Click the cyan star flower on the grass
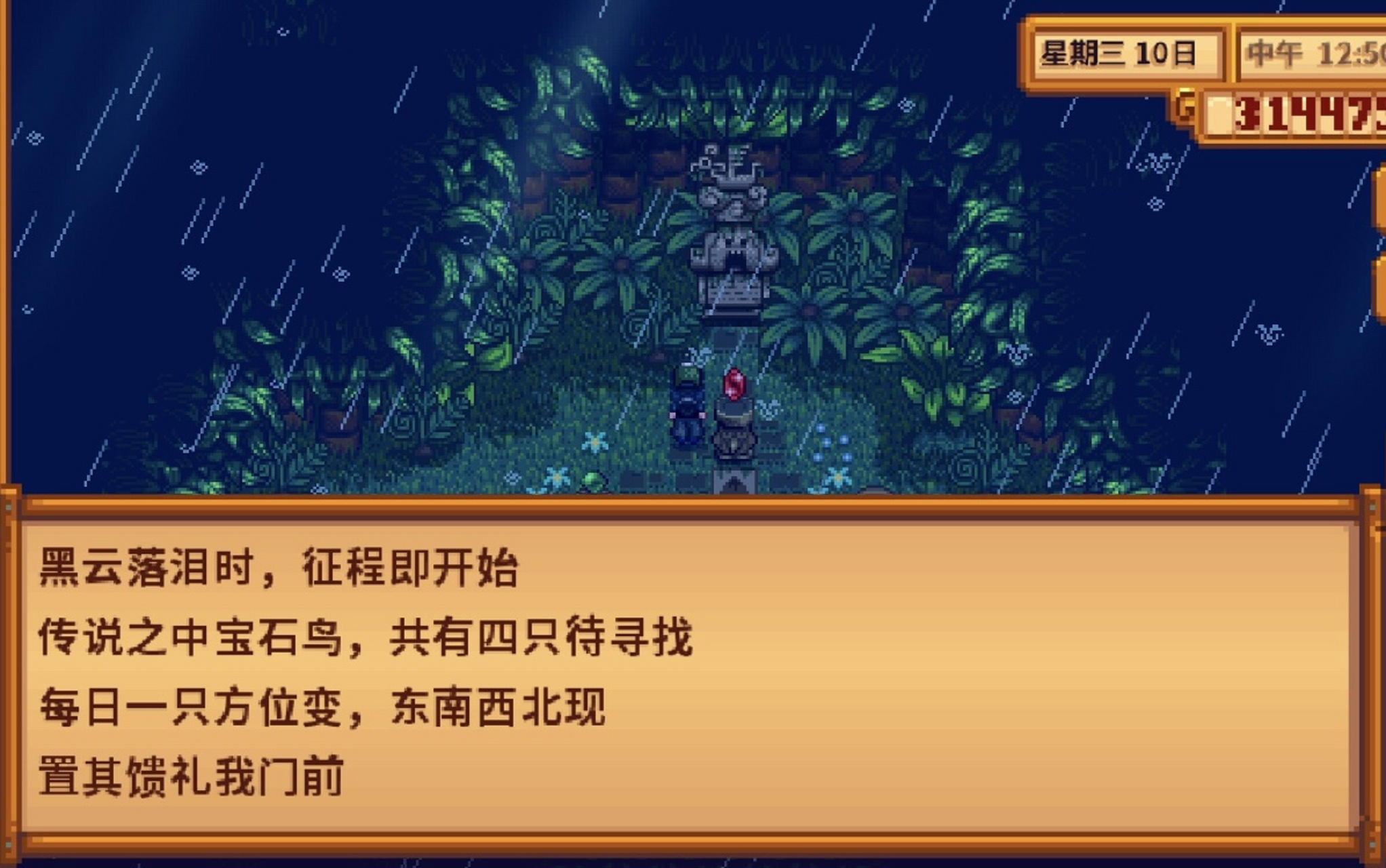This screenshot has width=1386, height=868. tap(595, 441)
